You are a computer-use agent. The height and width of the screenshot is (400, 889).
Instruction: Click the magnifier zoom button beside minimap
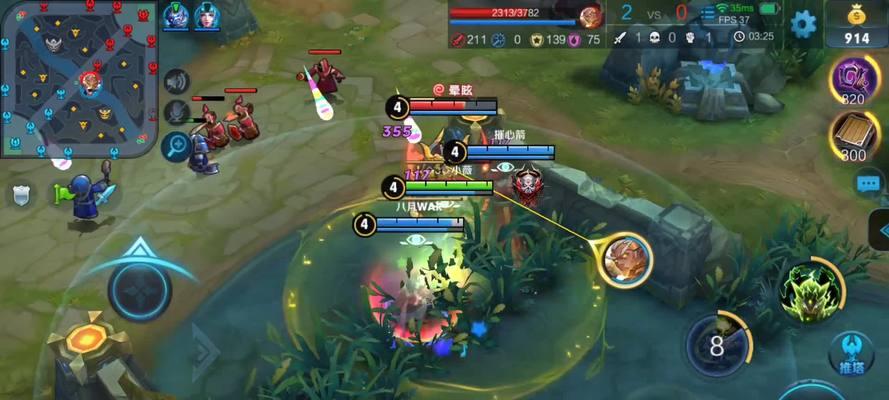[177, 146]
